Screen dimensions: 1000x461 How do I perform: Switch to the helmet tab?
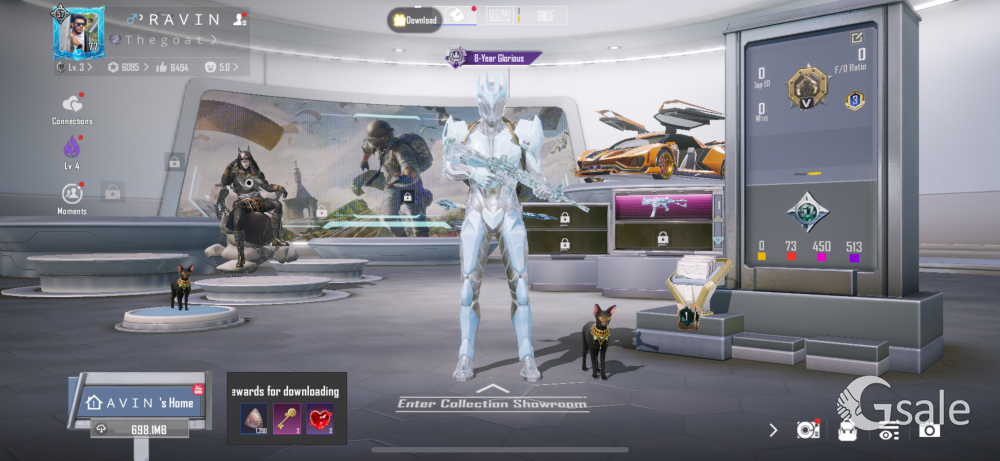pyautogui.click(x=457, y=16)
